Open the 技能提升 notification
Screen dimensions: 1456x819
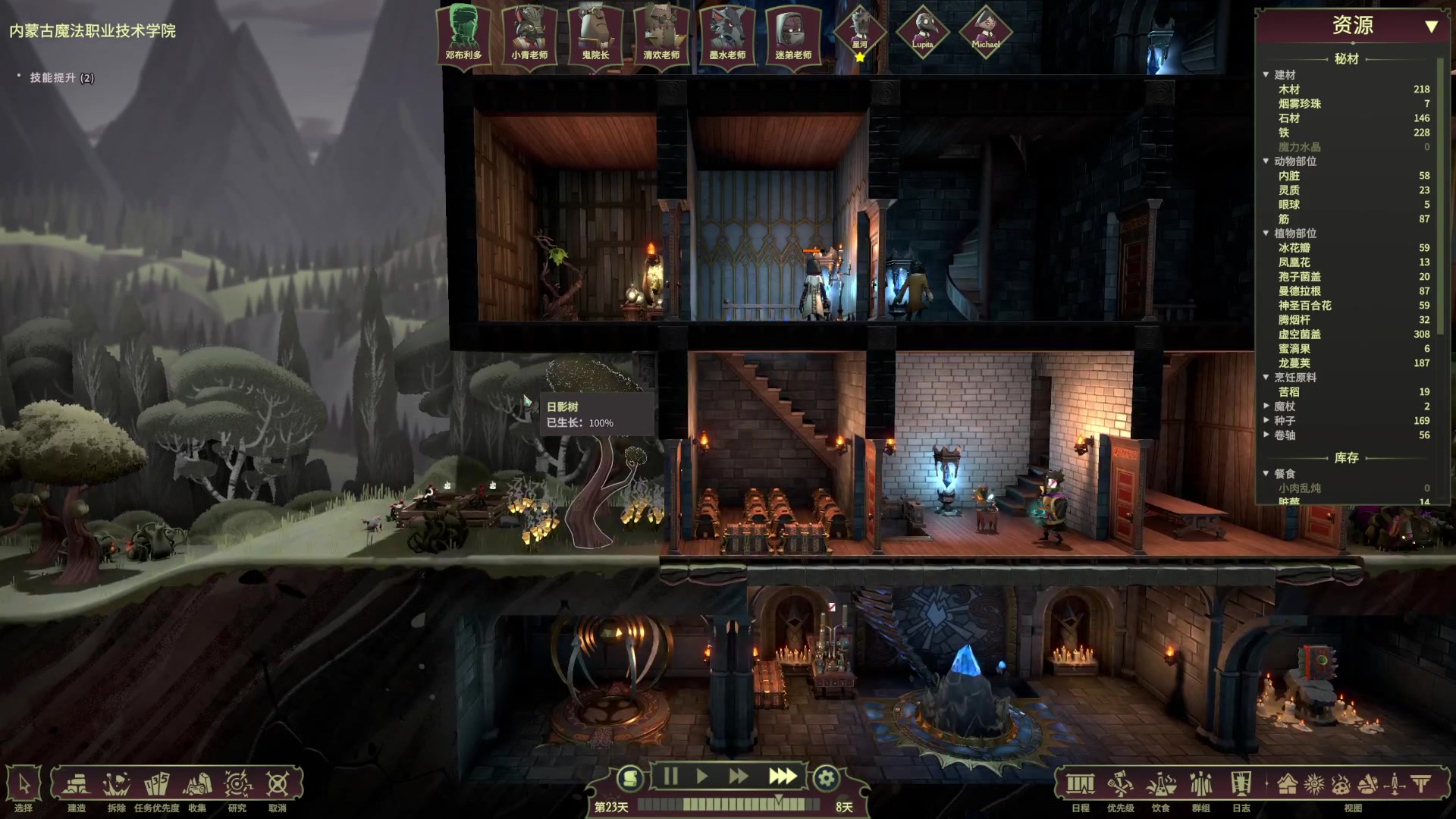[61, 77]
